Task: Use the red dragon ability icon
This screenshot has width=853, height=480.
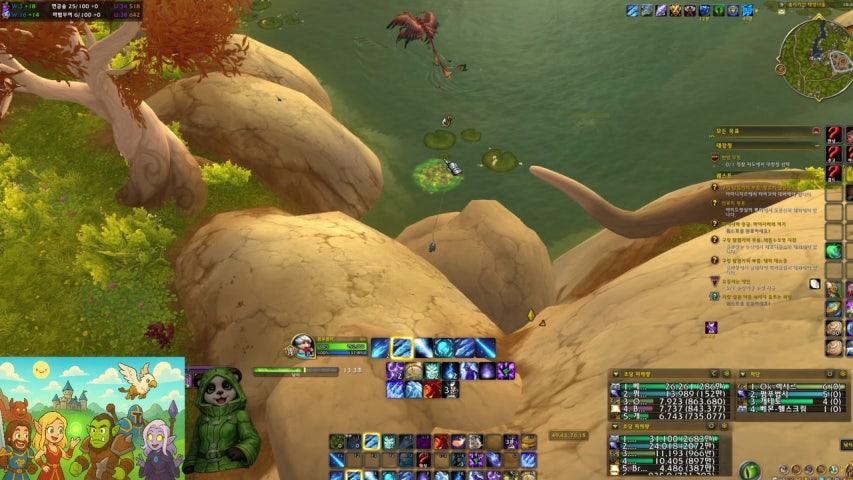Action: (430, 389)
